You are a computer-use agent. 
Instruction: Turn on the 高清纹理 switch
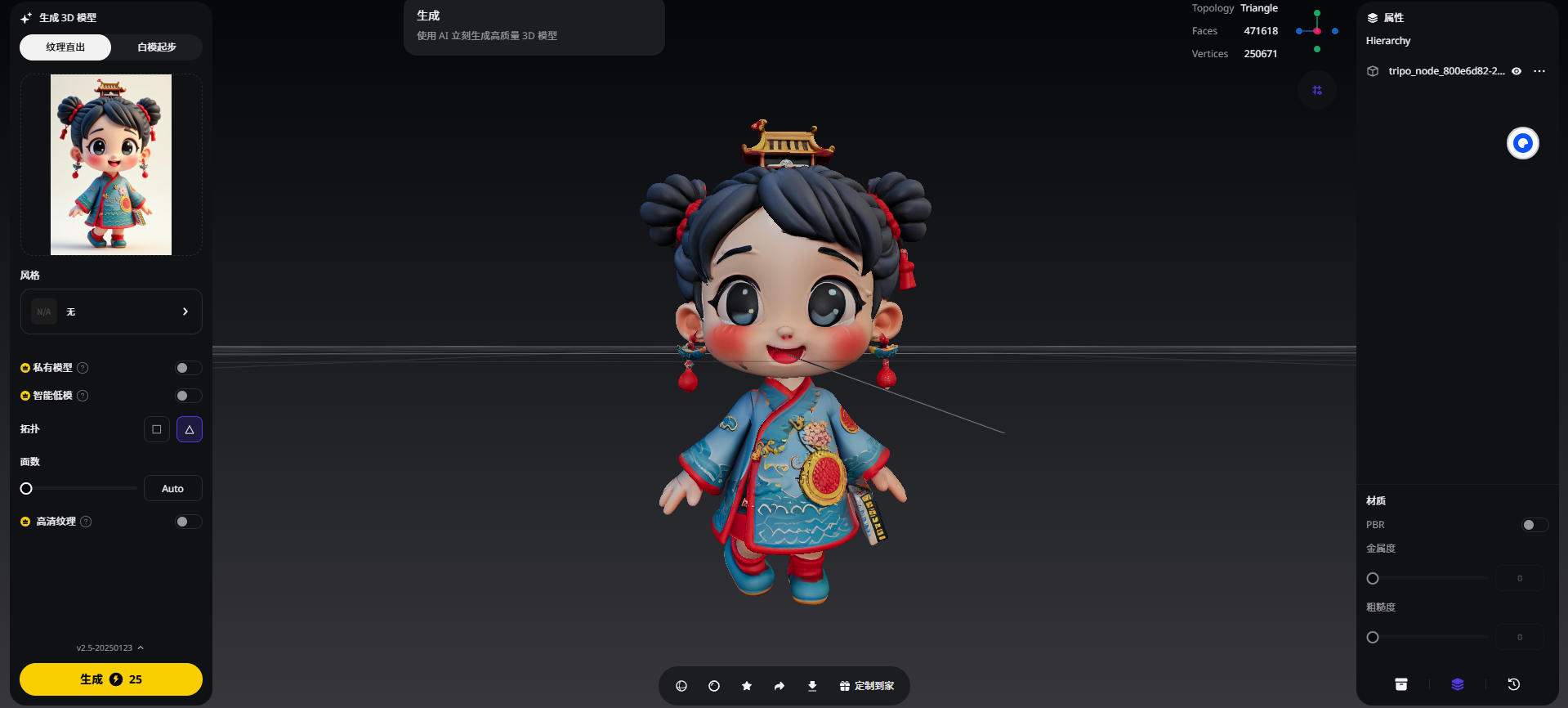coord(188,522)
